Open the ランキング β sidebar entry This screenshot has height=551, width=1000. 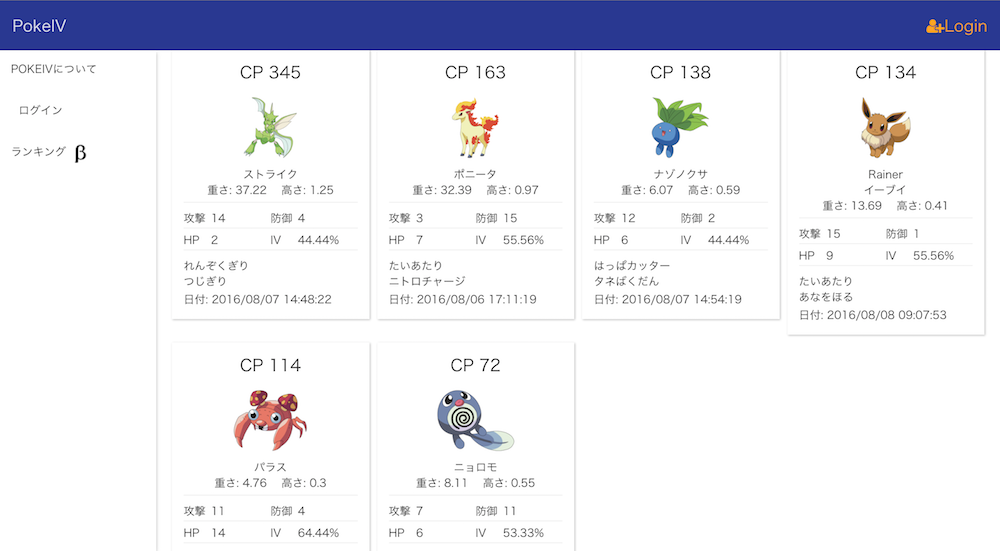[48, 152]
